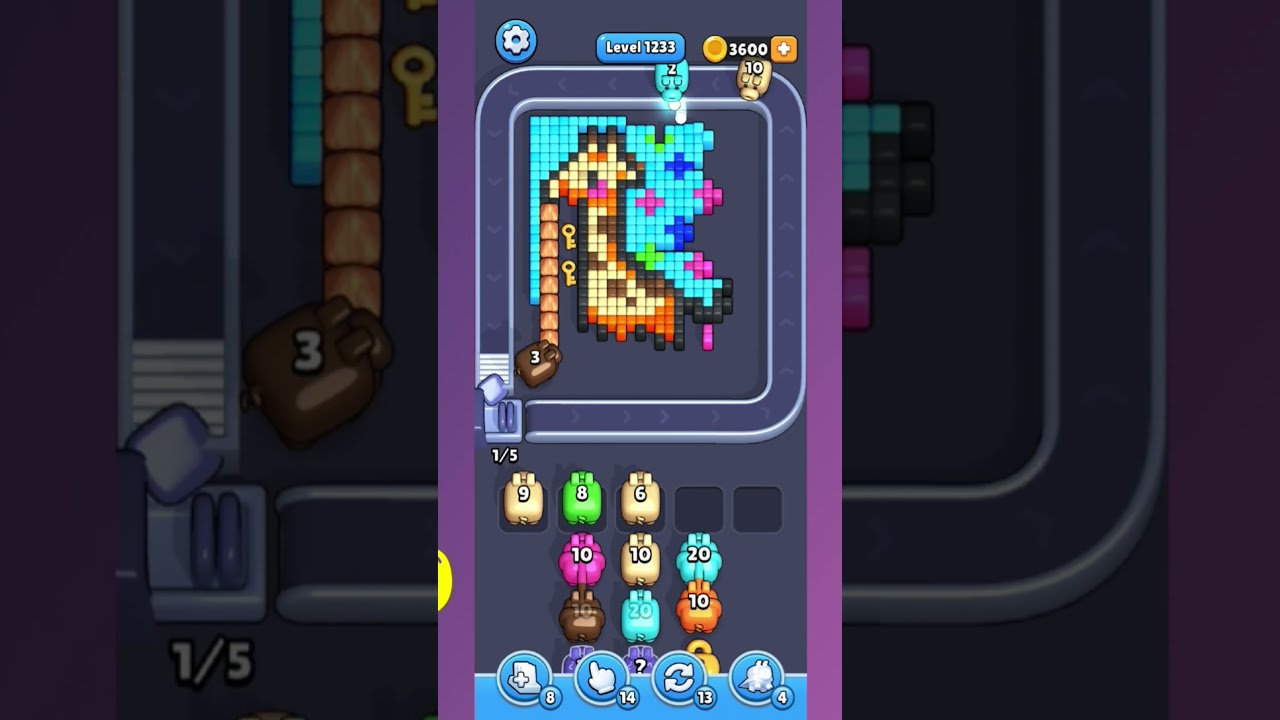Tap the coin balance showing 3600

pyautogui.click(x=745, y=48)
